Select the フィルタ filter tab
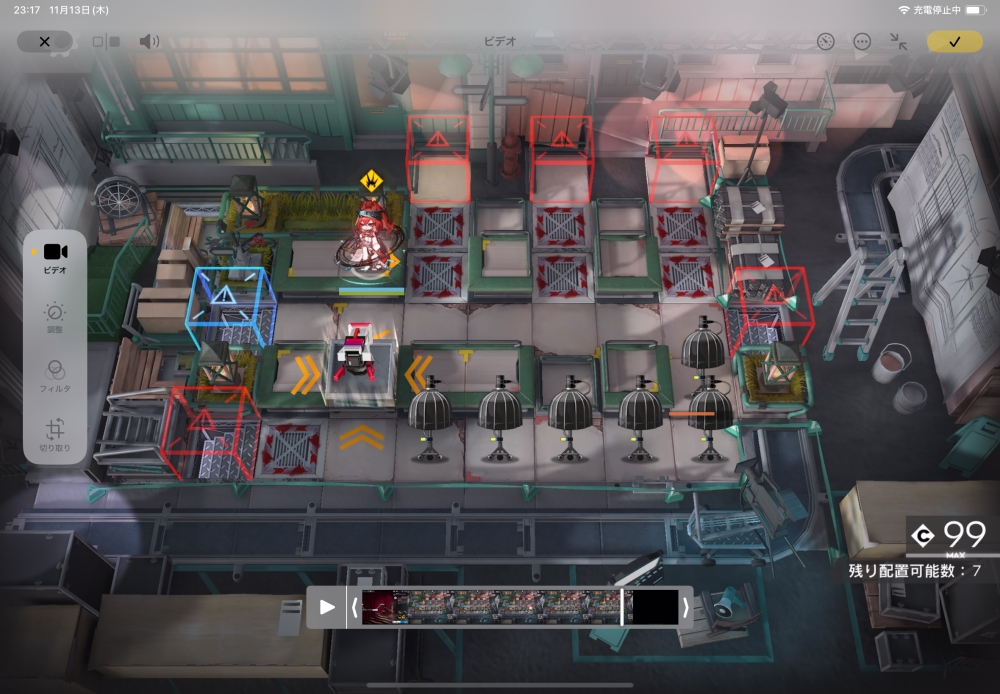 tap(55, 376)
